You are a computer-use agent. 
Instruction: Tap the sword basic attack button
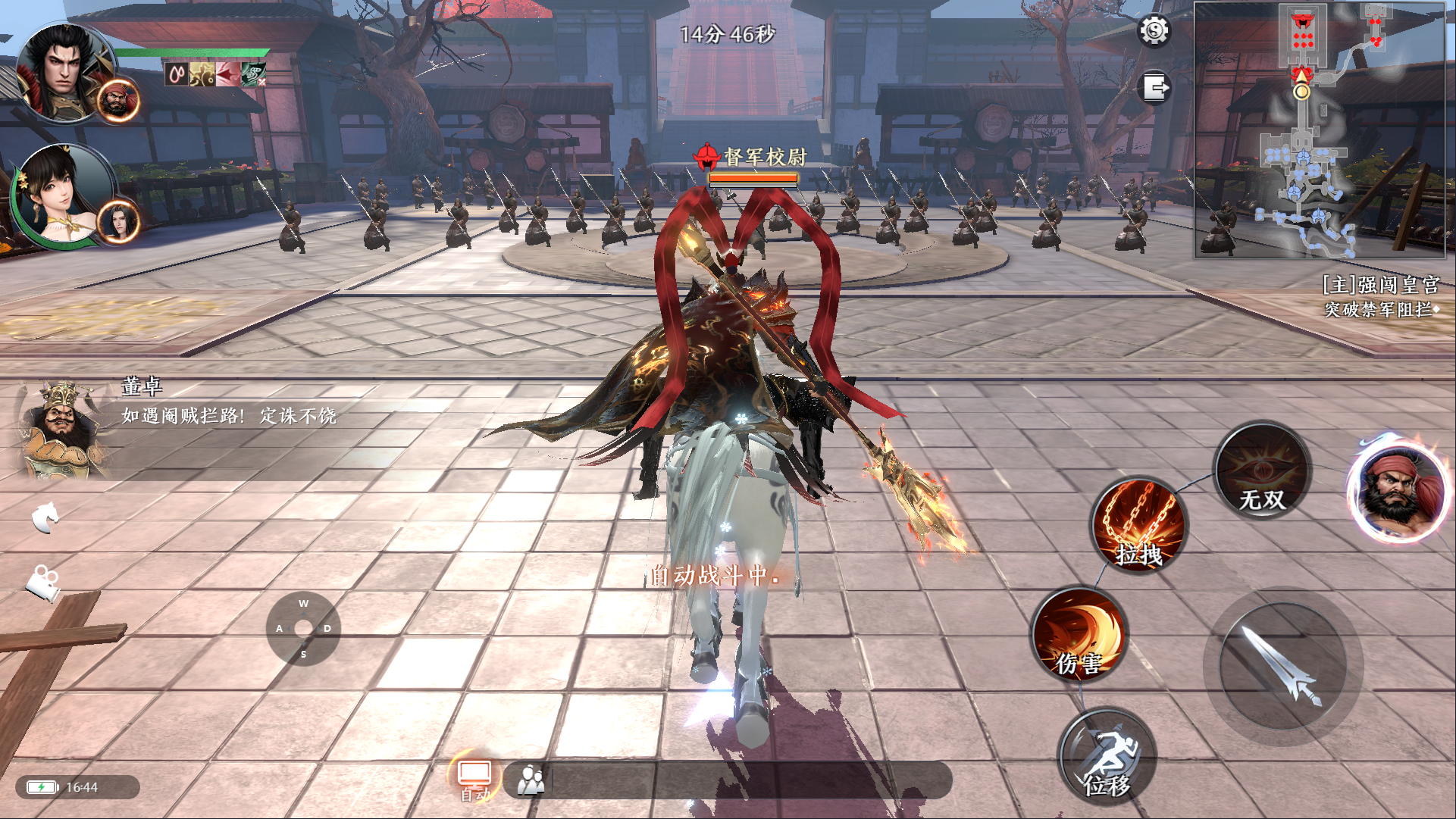point(1282,665)
